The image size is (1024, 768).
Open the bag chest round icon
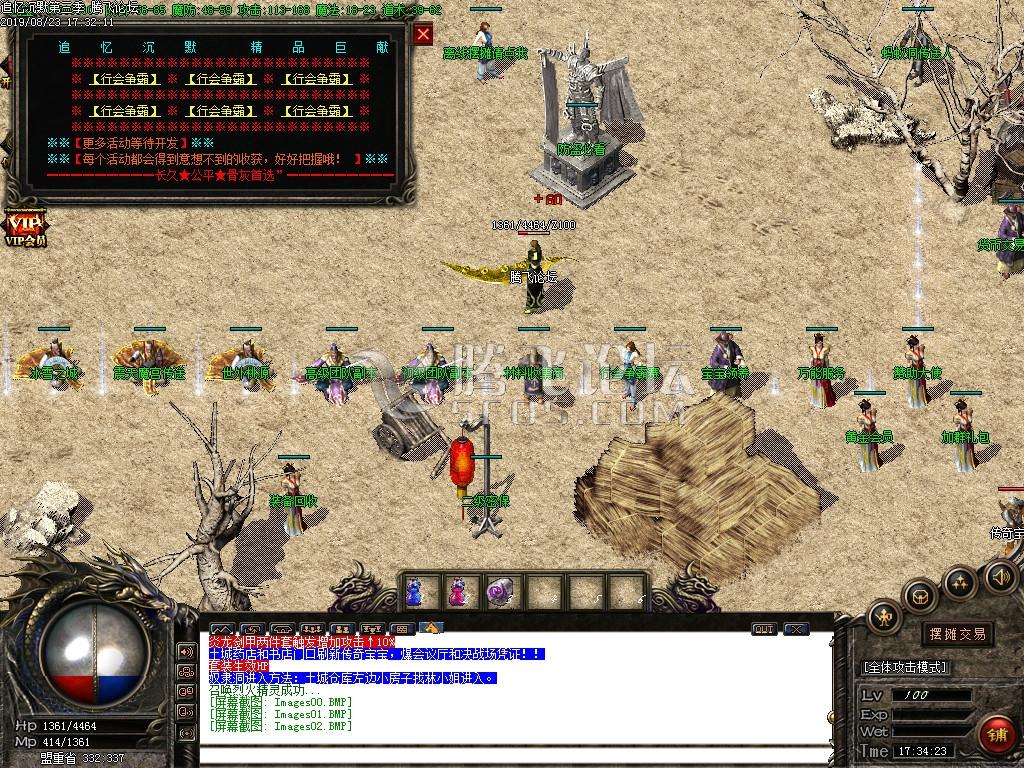919,597
